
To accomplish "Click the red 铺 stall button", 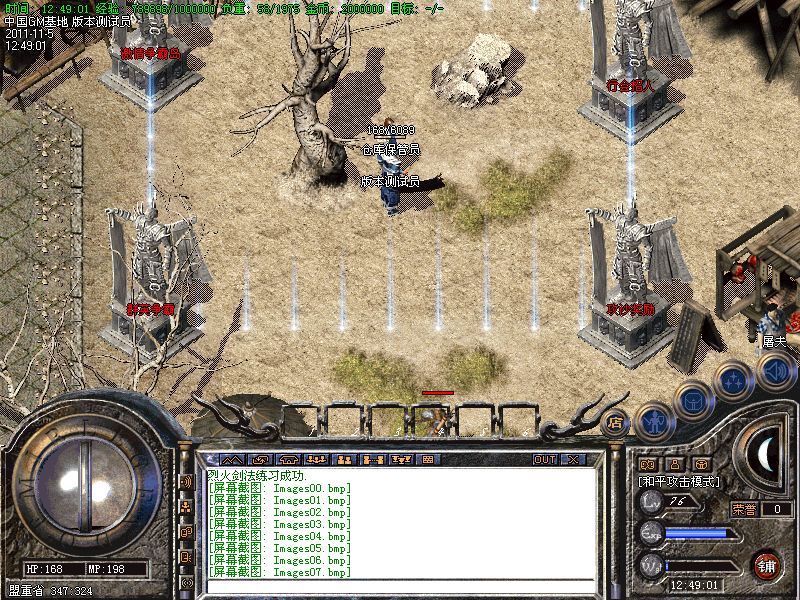I will (x=767, y=564).
